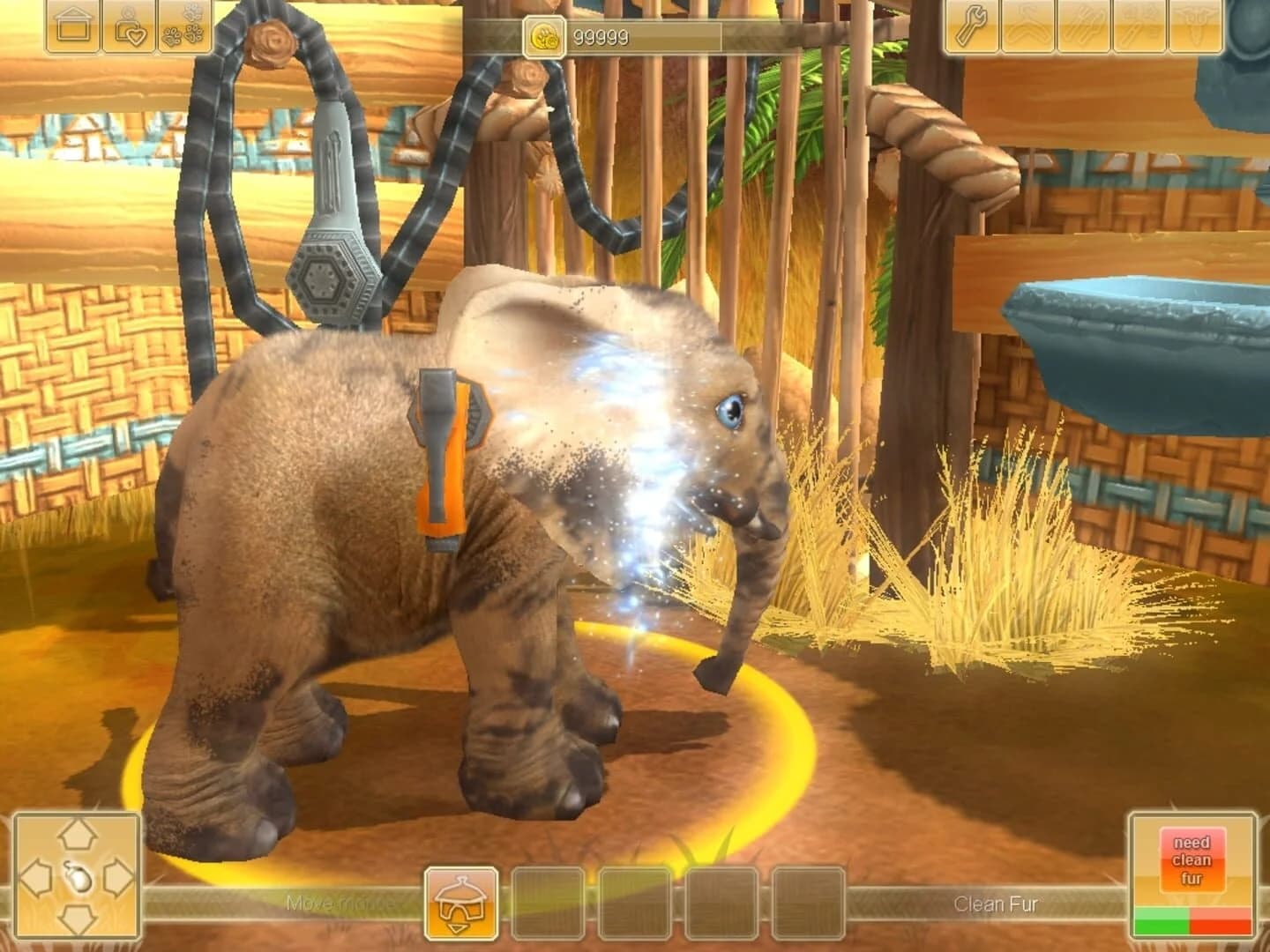The height and width of the screenshot is (952, 1270).
Task: Select the wrench tools icon
Action: click(x=970, y=26)
